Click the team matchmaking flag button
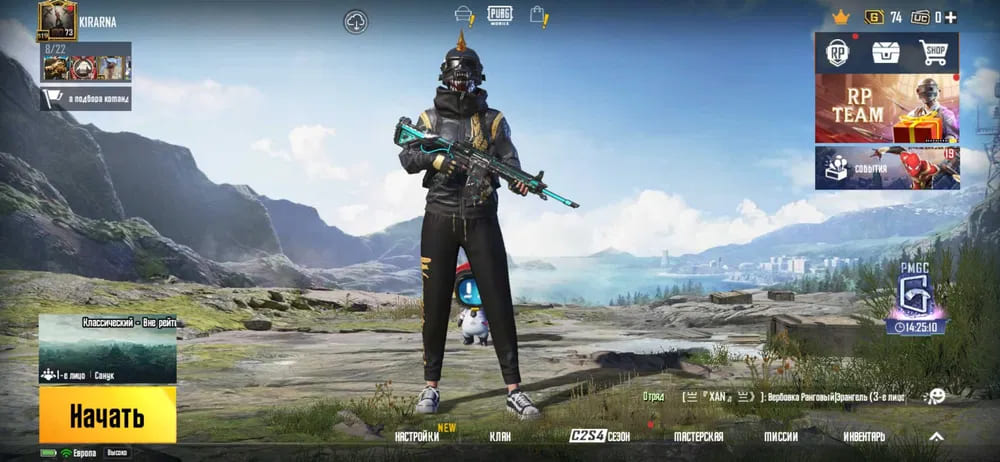The height and width of the screenshot is (462, 1000). coord(85,98)
